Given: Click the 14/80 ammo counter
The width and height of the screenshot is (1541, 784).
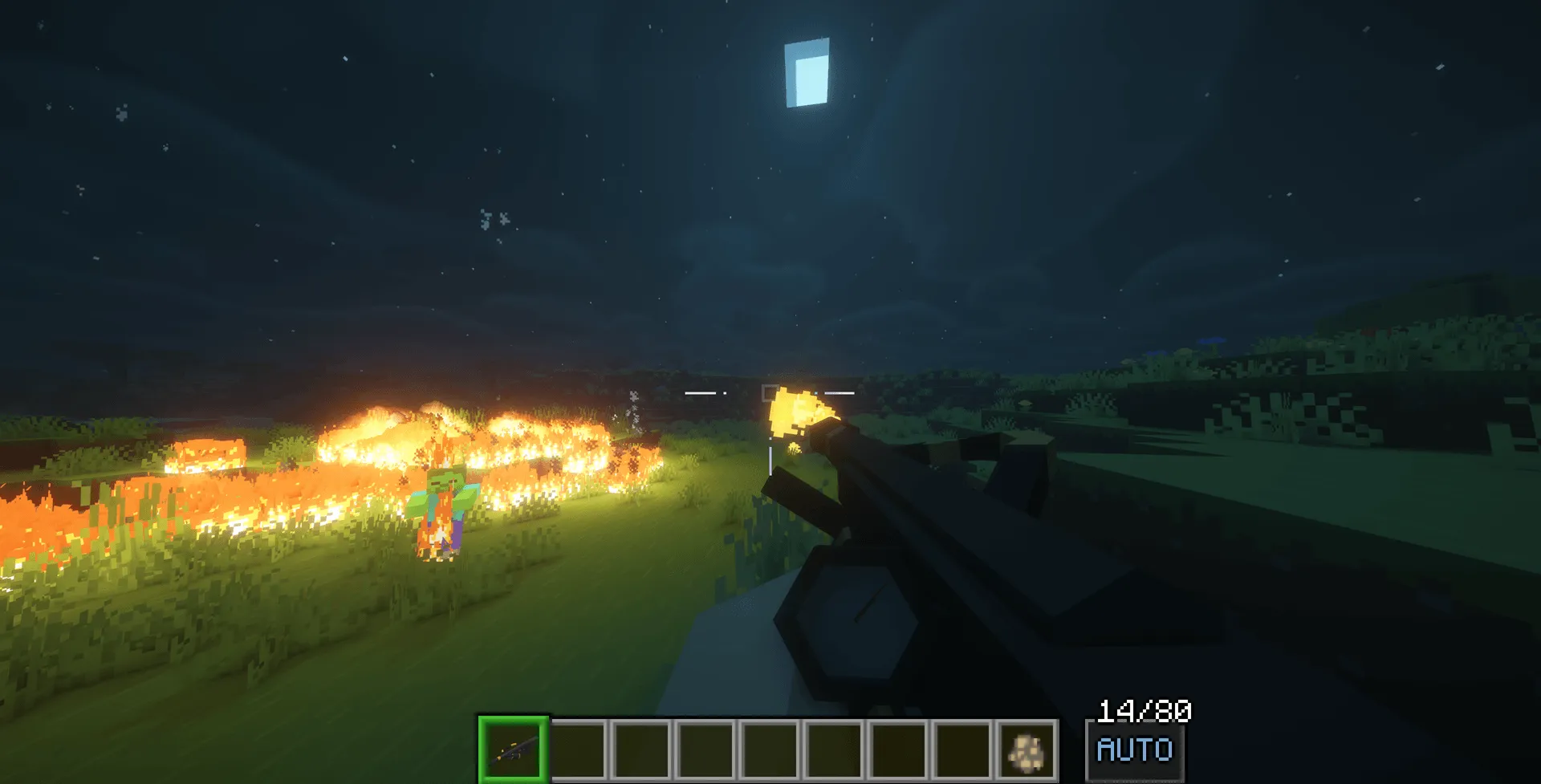Looking at the screenshot, I should coord(1146,710).
